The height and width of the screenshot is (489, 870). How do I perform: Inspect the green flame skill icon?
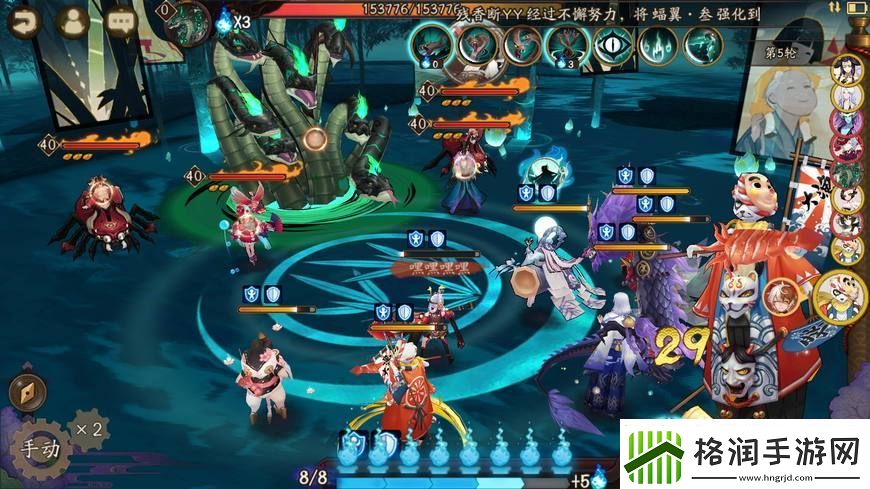(x=658, y=45)
